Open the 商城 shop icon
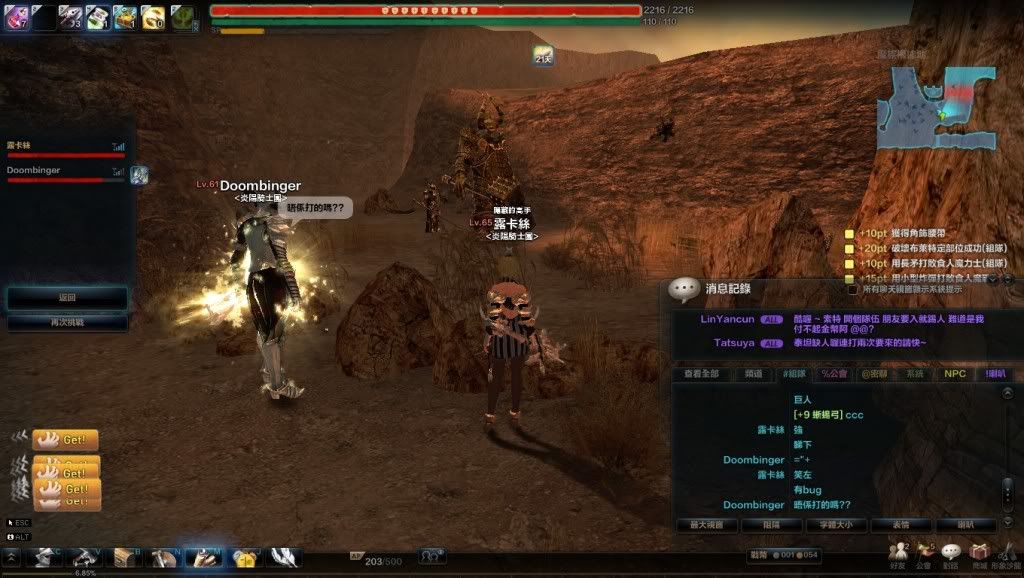1024x578 pixels. (977, 551)
